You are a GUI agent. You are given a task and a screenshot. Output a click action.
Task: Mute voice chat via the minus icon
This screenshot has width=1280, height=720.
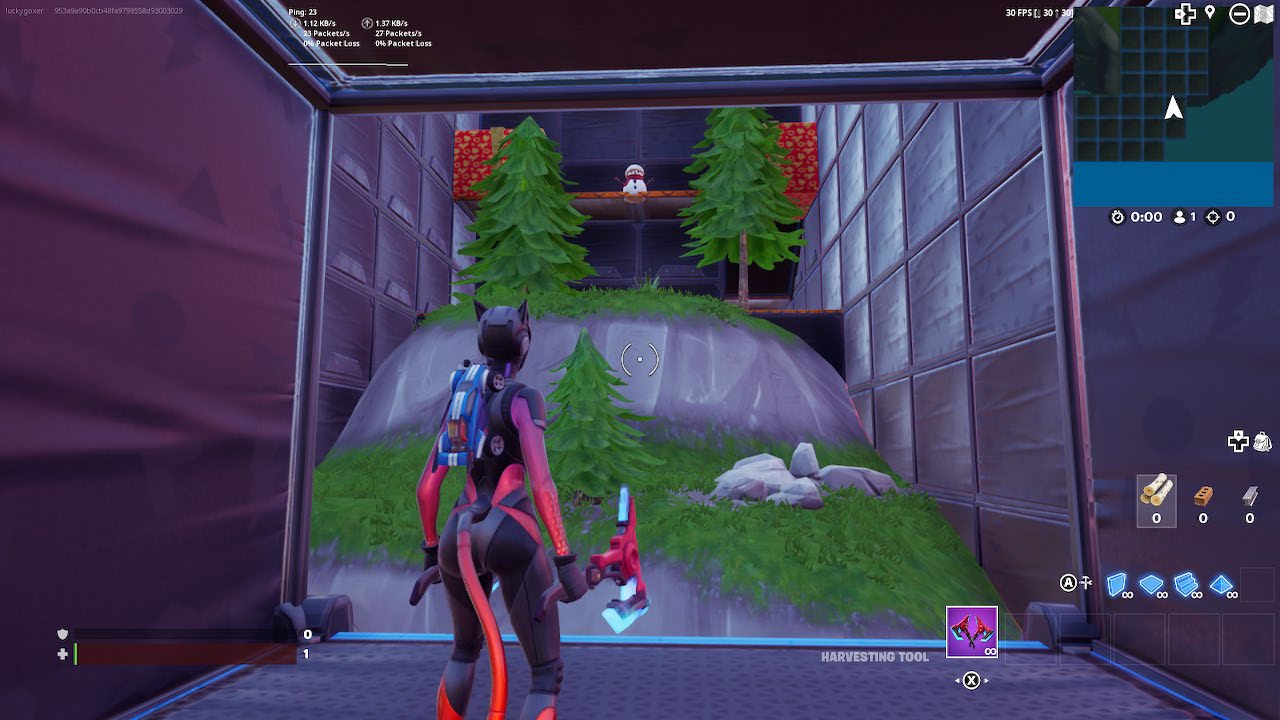point(1239,14)
